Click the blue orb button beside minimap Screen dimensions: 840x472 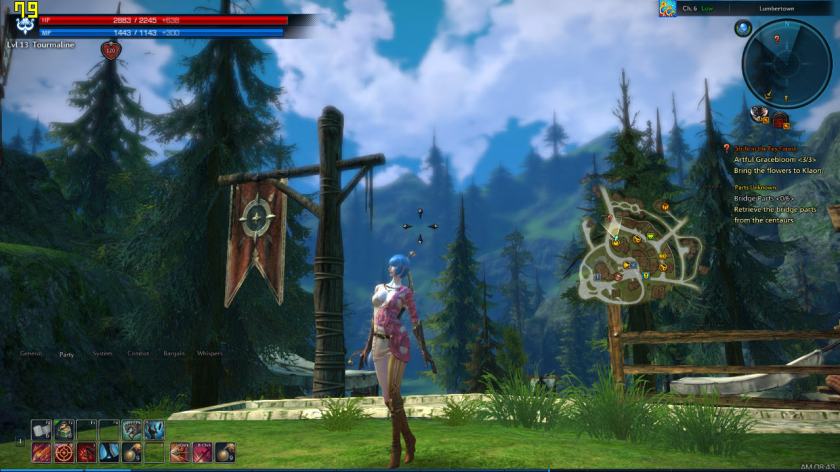(x=743, y=28)
